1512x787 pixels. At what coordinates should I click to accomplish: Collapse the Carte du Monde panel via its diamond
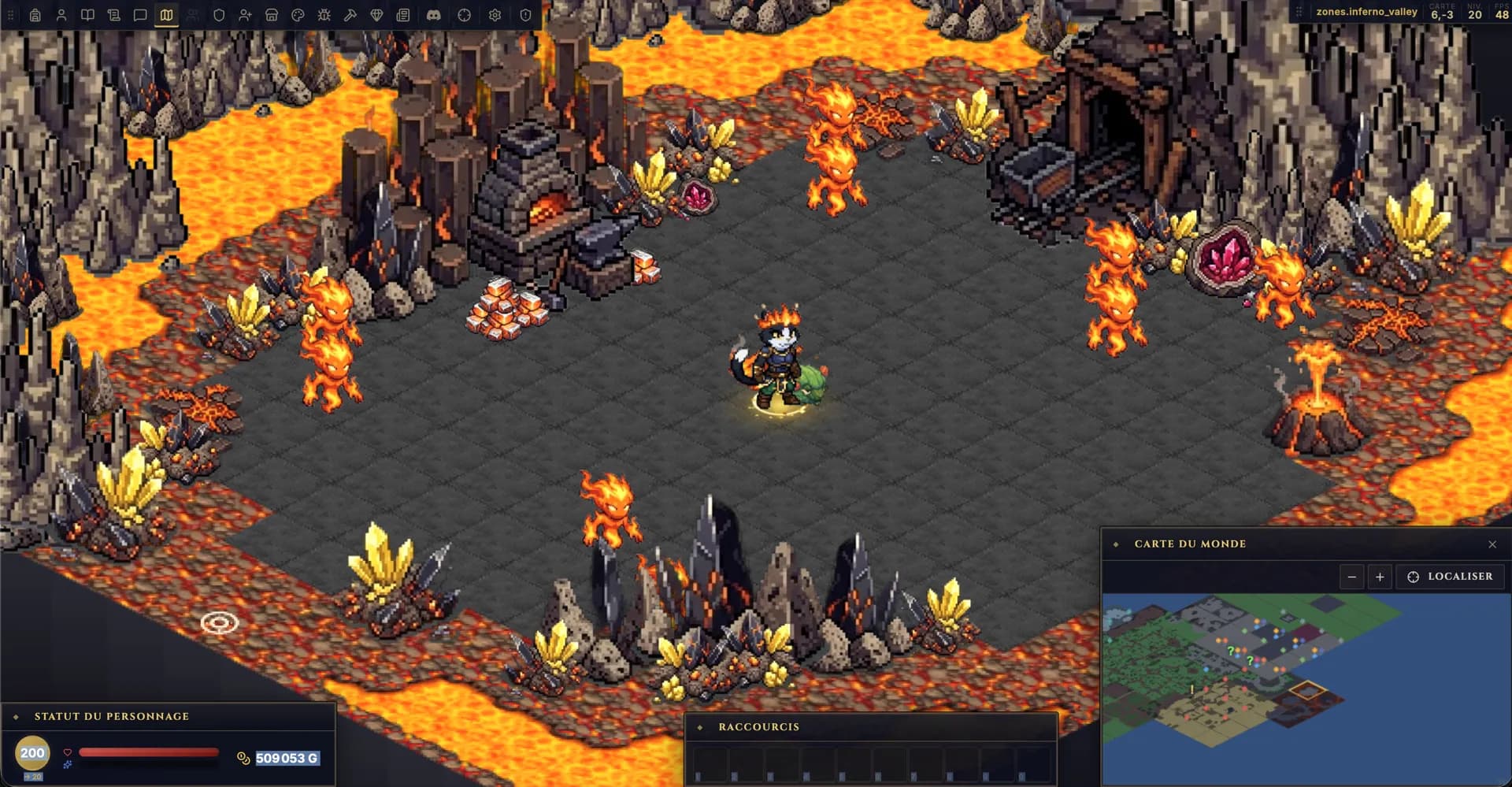(1117, 544)
